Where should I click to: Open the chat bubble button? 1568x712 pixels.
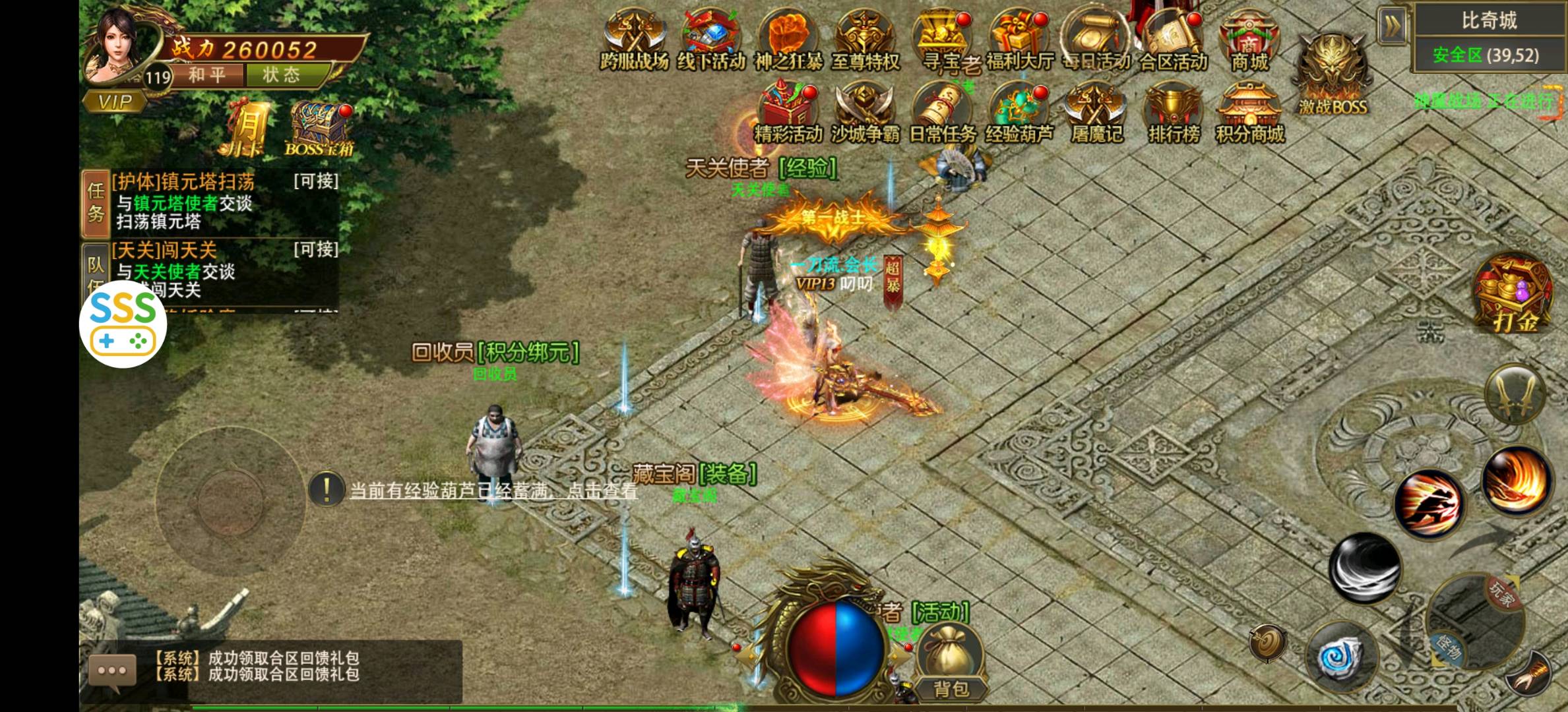pos(112,670)
